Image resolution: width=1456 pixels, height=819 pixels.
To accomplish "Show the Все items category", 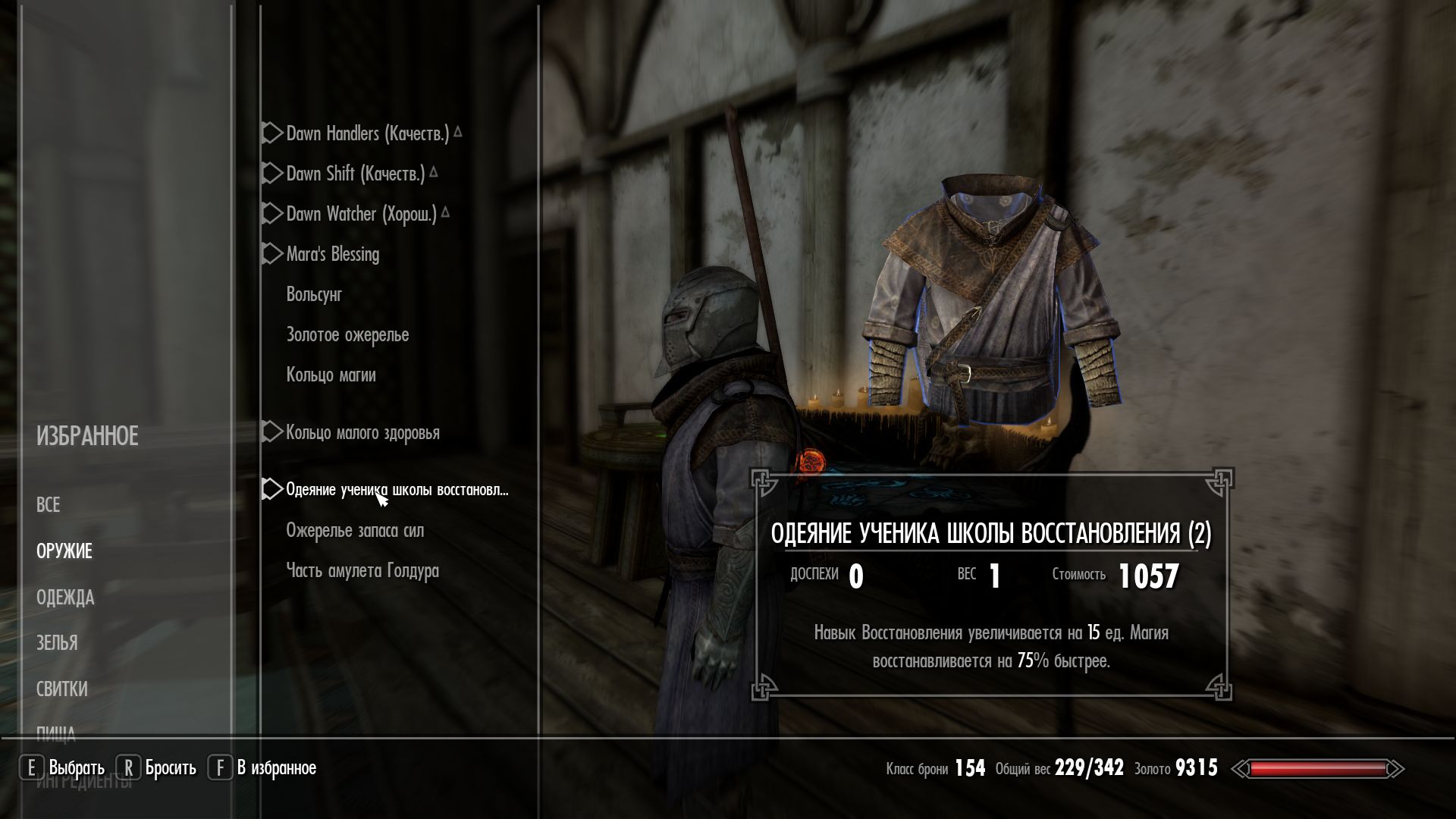I will click(48, 505).
